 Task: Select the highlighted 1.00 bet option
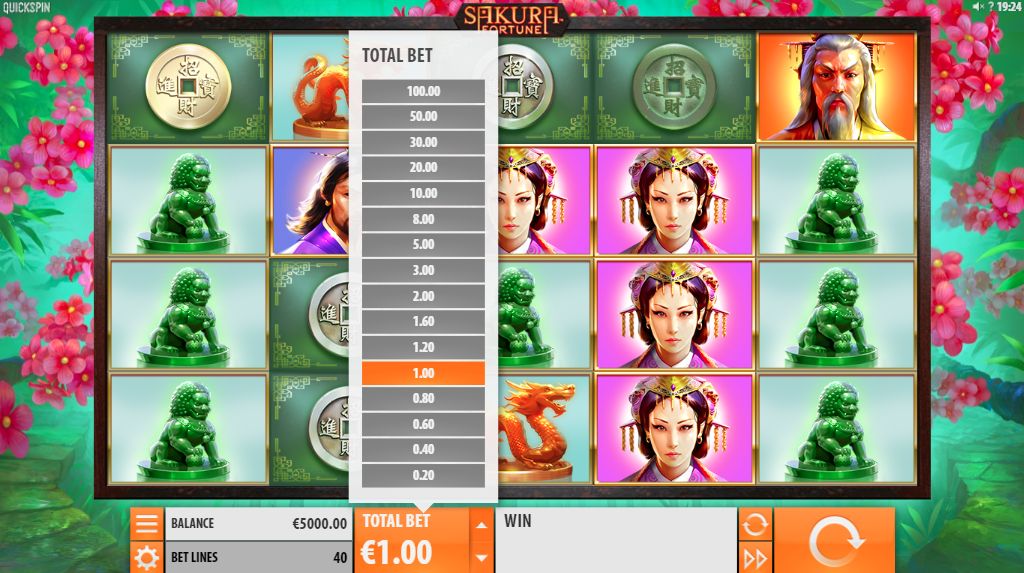click(423, 373)
